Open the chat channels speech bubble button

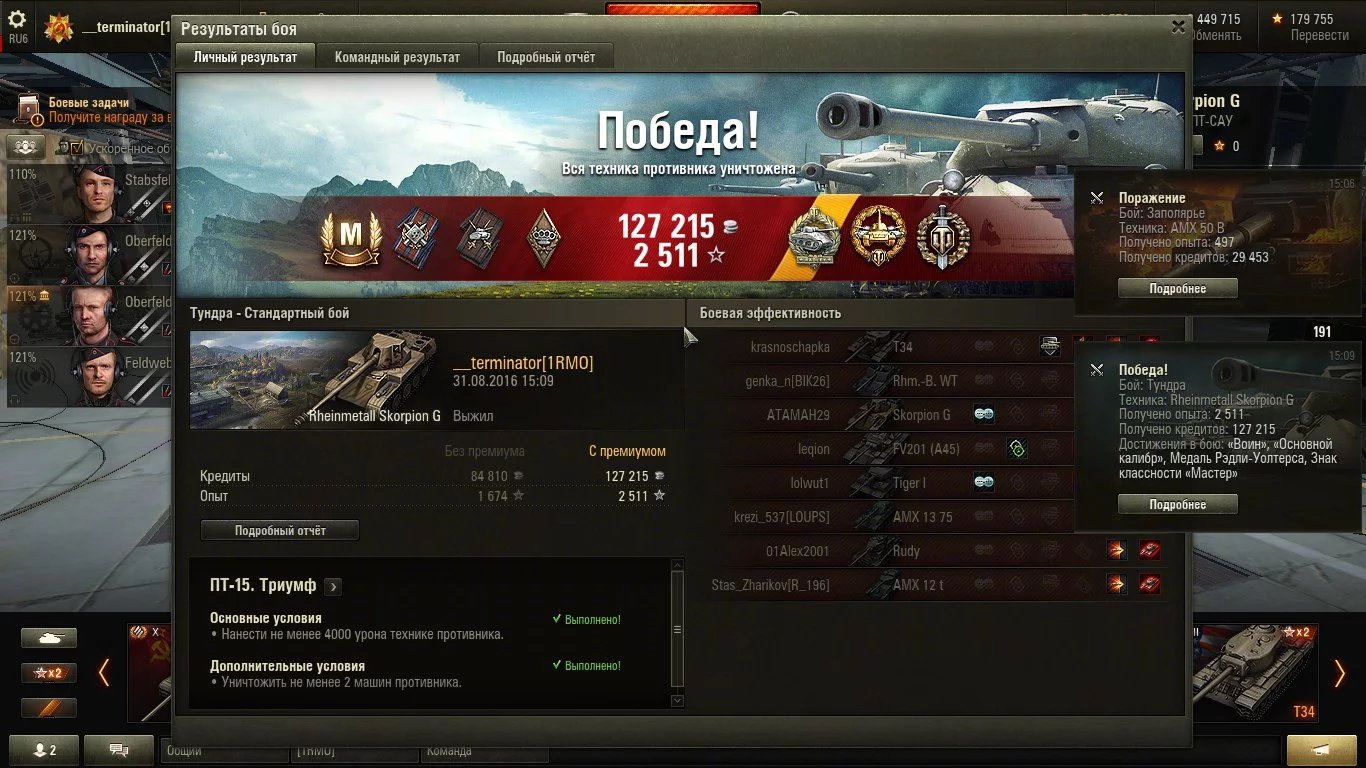(118, 749)
